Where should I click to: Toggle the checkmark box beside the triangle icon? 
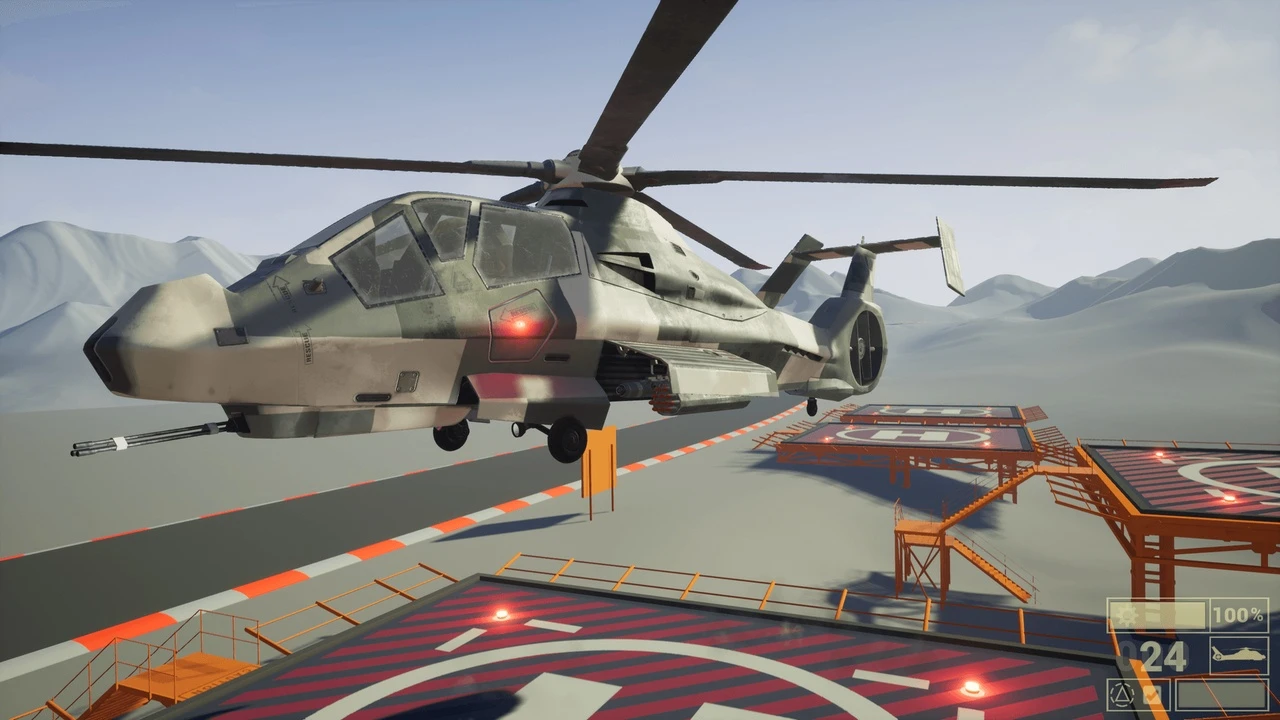1152,694
